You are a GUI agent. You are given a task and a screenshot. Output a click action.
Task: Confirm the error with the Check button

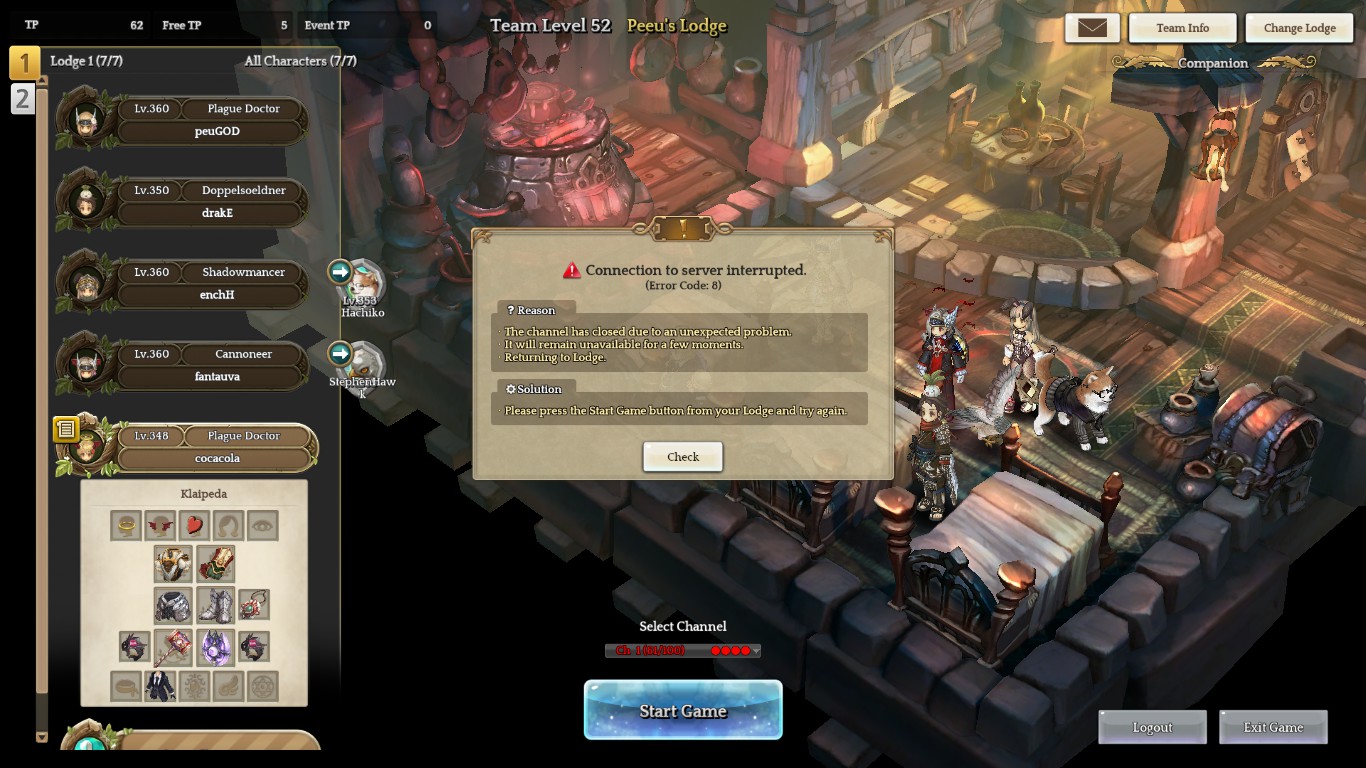pyautogui.click(x=683, y=457)
